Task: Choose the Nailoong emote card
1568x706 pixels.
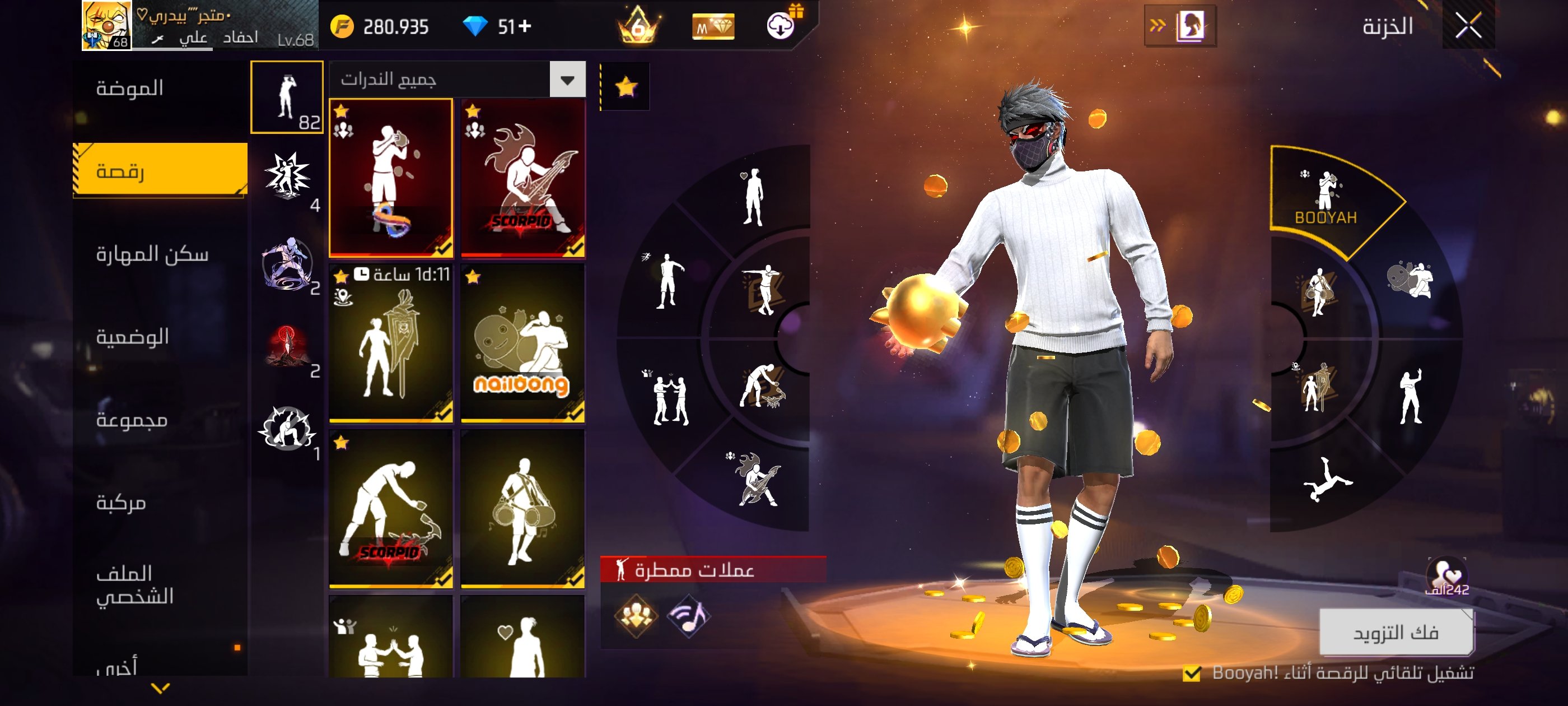Action: (x=523, y=343)
